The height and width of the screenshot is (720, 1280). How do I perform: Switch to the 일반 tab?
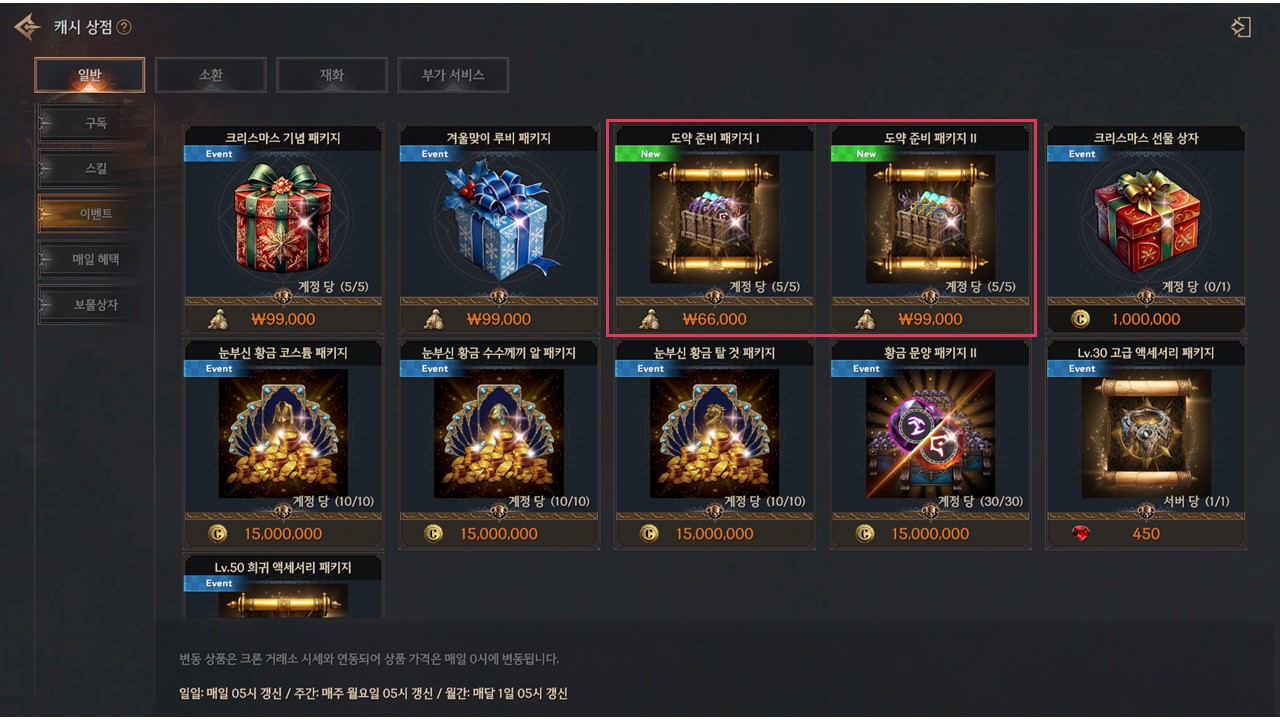coord(89,75)
